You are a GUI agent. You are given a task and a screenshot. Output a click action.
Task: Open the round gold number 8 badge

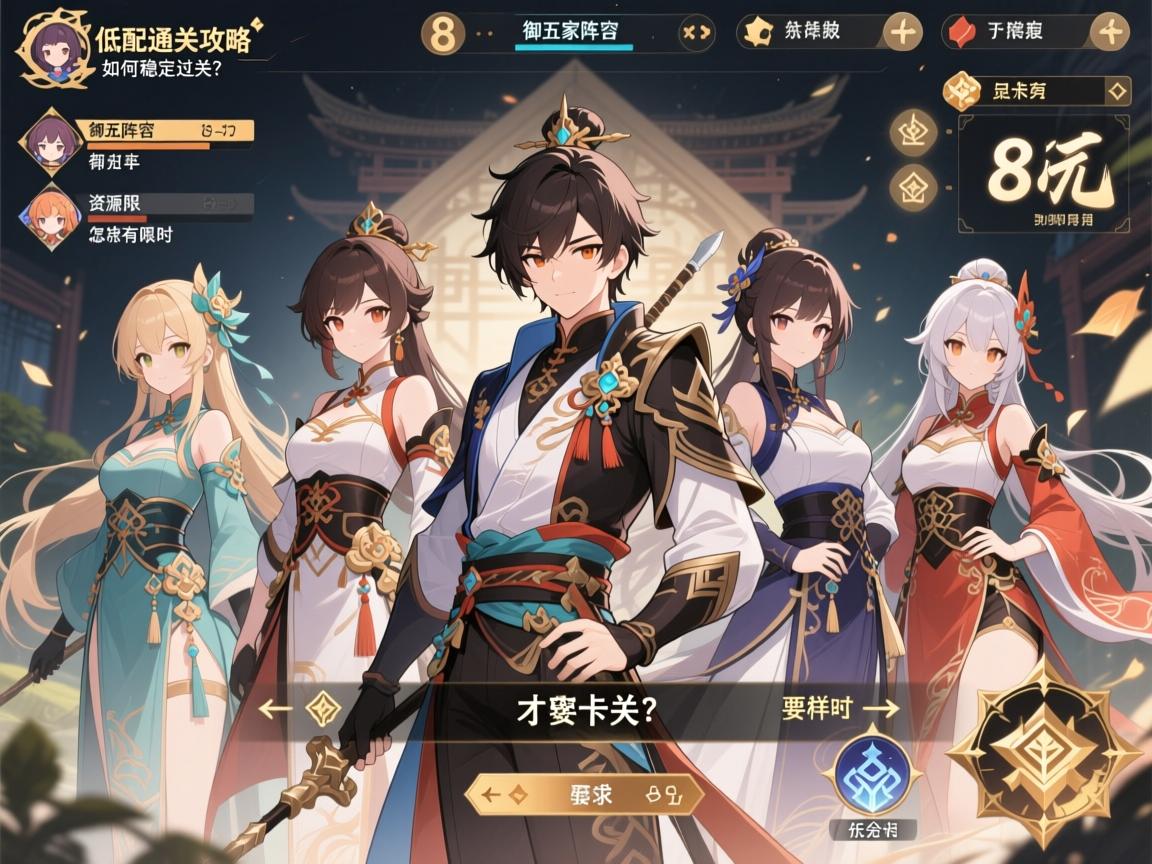click(443, 32)
